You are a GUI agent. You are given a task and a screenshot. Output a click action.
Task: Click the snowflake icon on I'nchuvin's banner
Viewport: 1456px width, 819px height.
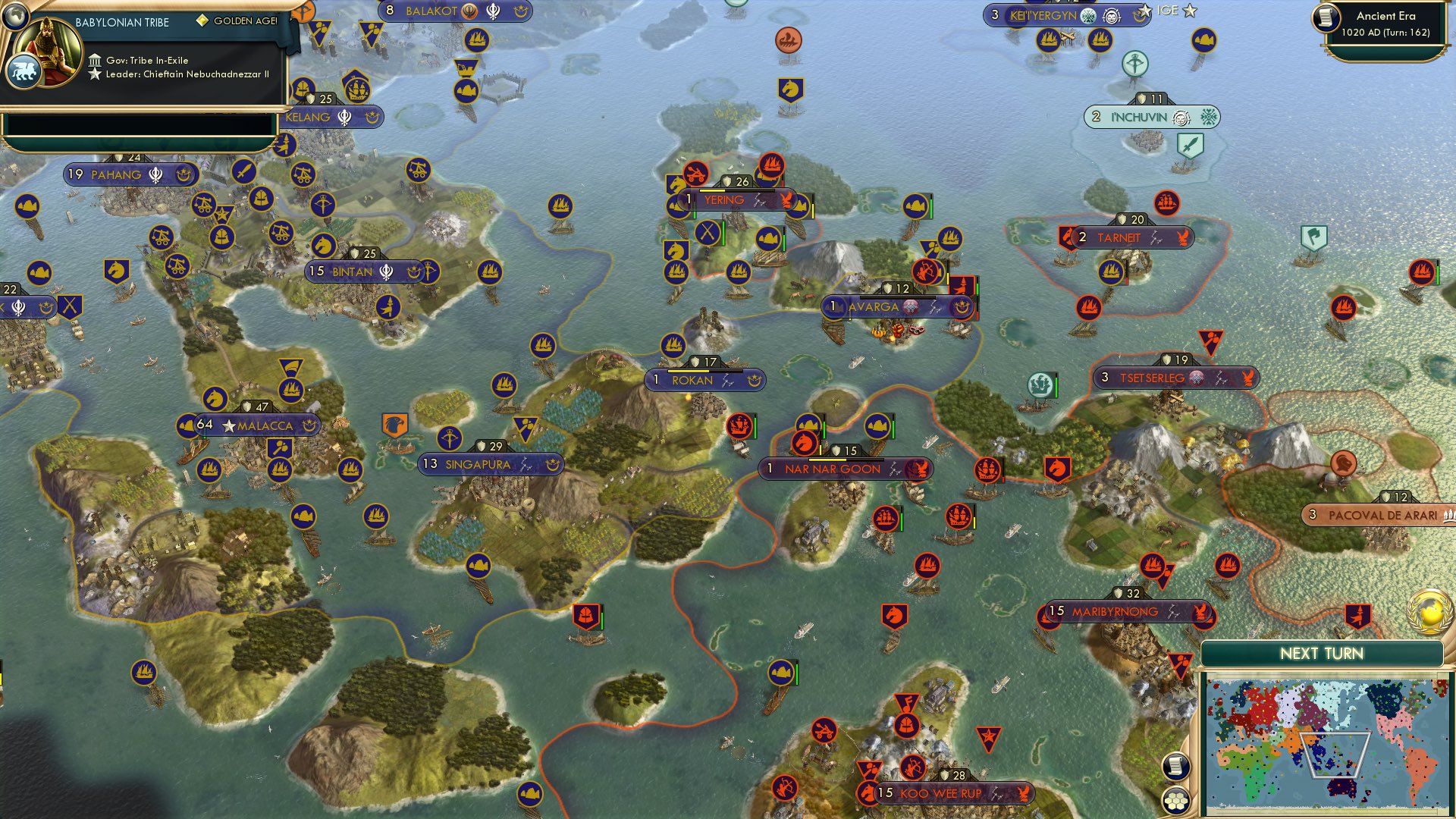click(x=1209, y=117)
